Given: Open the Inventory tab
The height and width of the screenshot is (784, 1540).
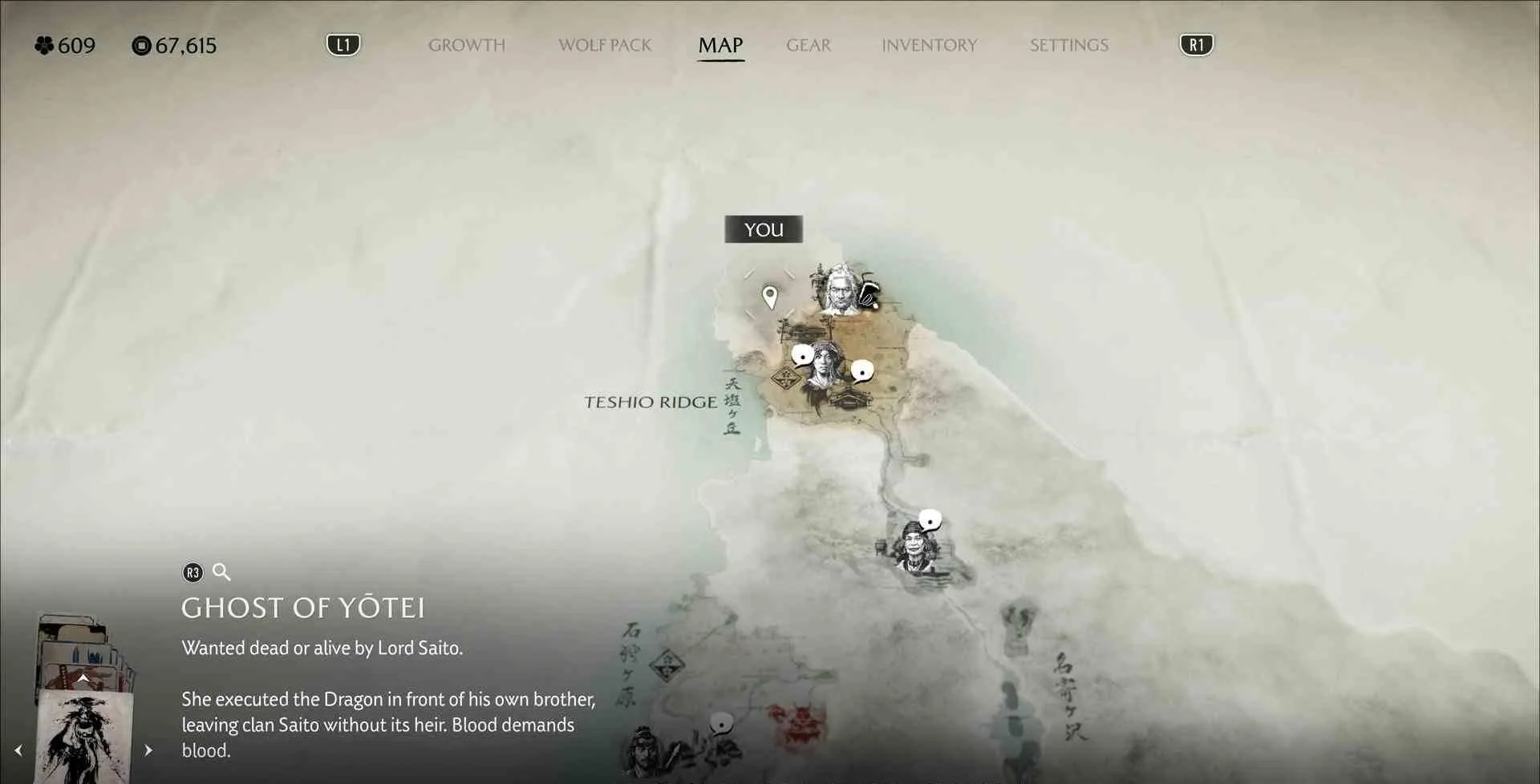Looking at the screenshot, I should click(x=929, y=46).
